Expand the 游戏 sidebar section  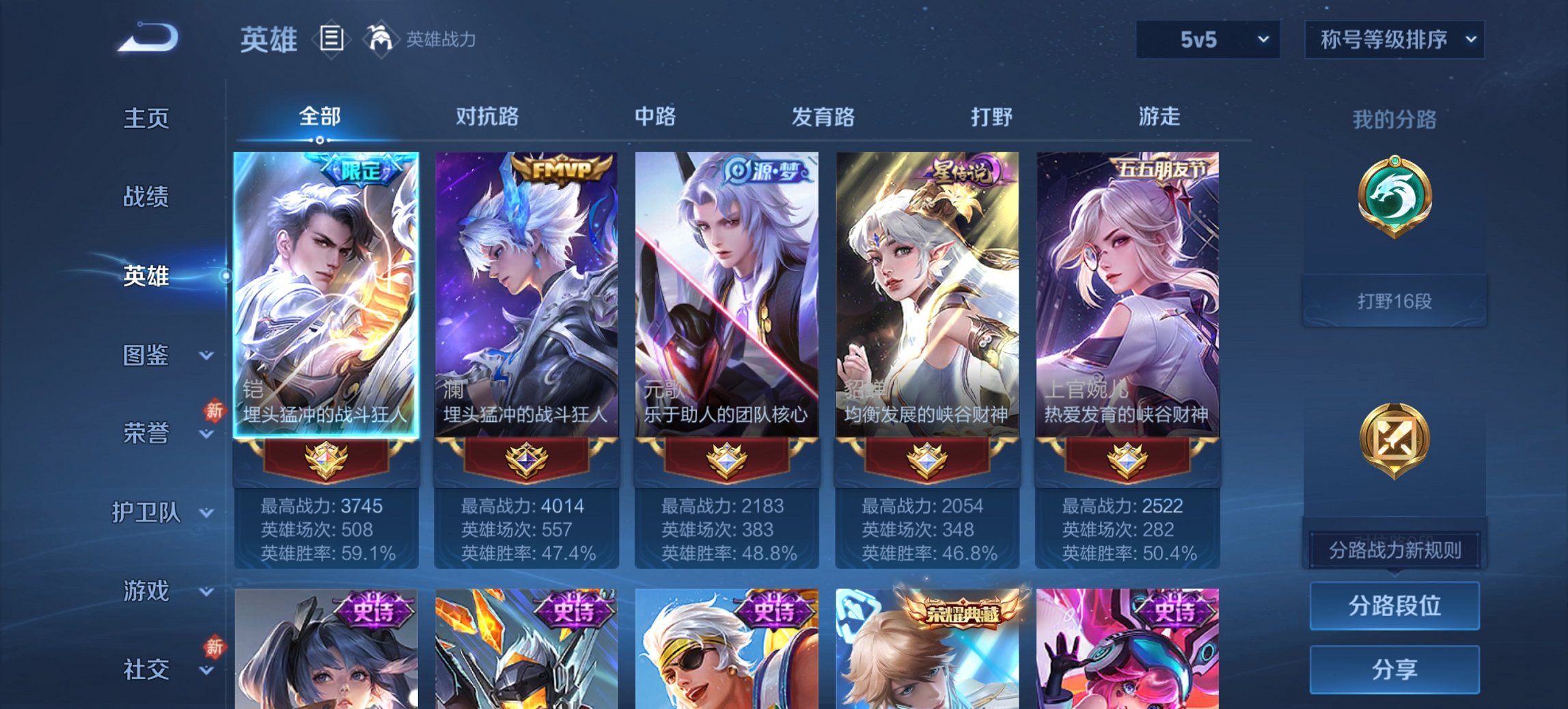click(146, 592)
